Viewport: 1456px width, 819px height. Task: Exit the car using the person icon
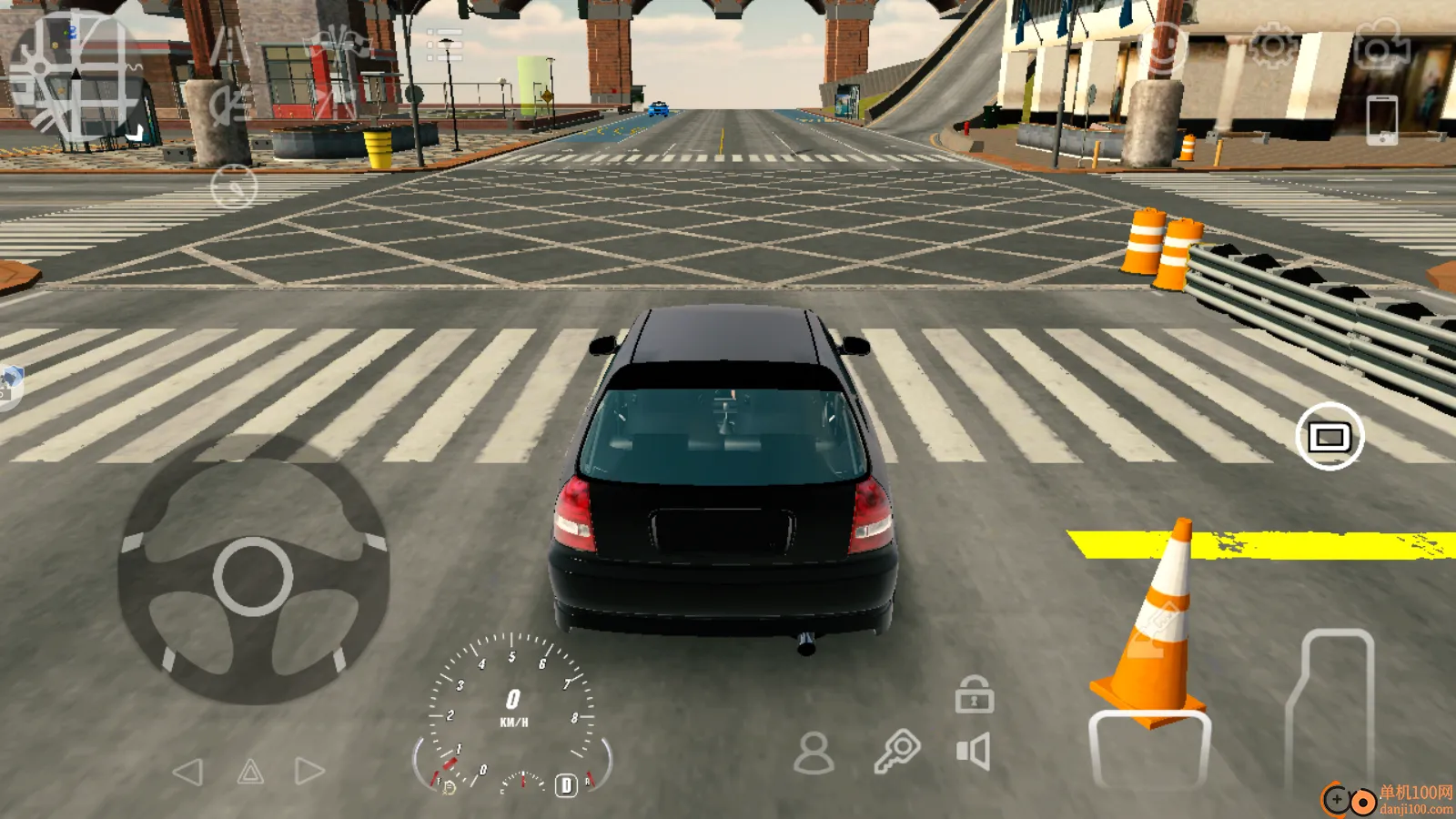pos(814,753)
